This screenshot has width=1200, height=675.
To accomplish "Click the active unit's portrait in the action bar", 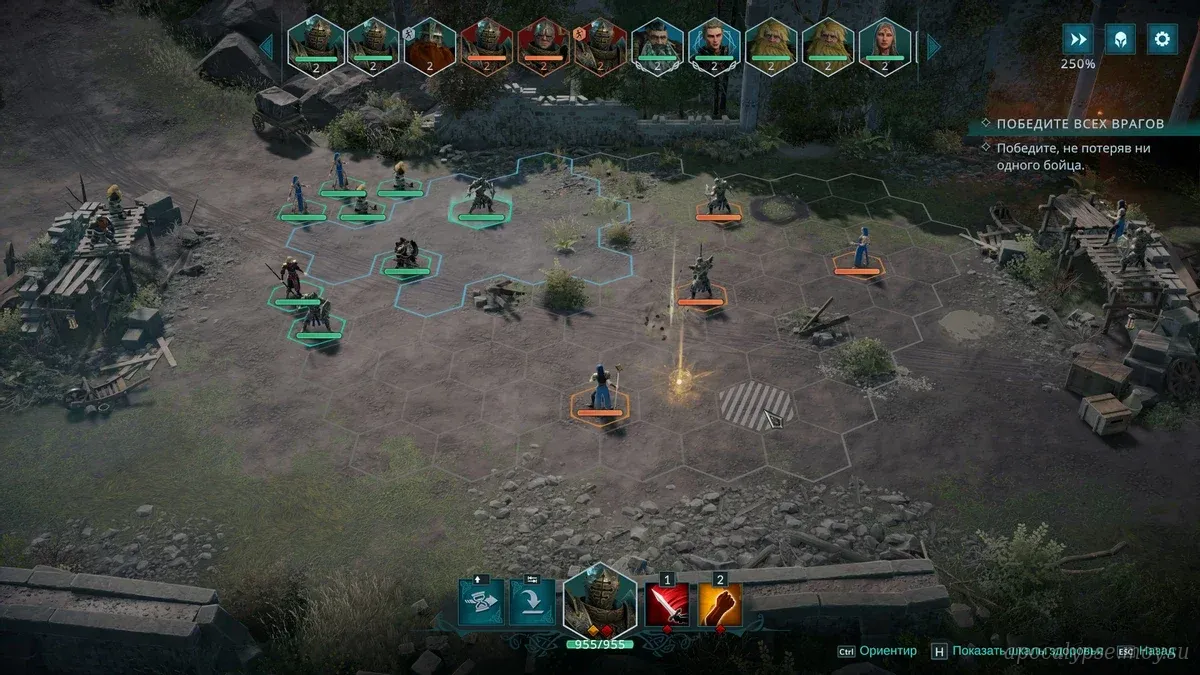I will [x=600, y=598].
